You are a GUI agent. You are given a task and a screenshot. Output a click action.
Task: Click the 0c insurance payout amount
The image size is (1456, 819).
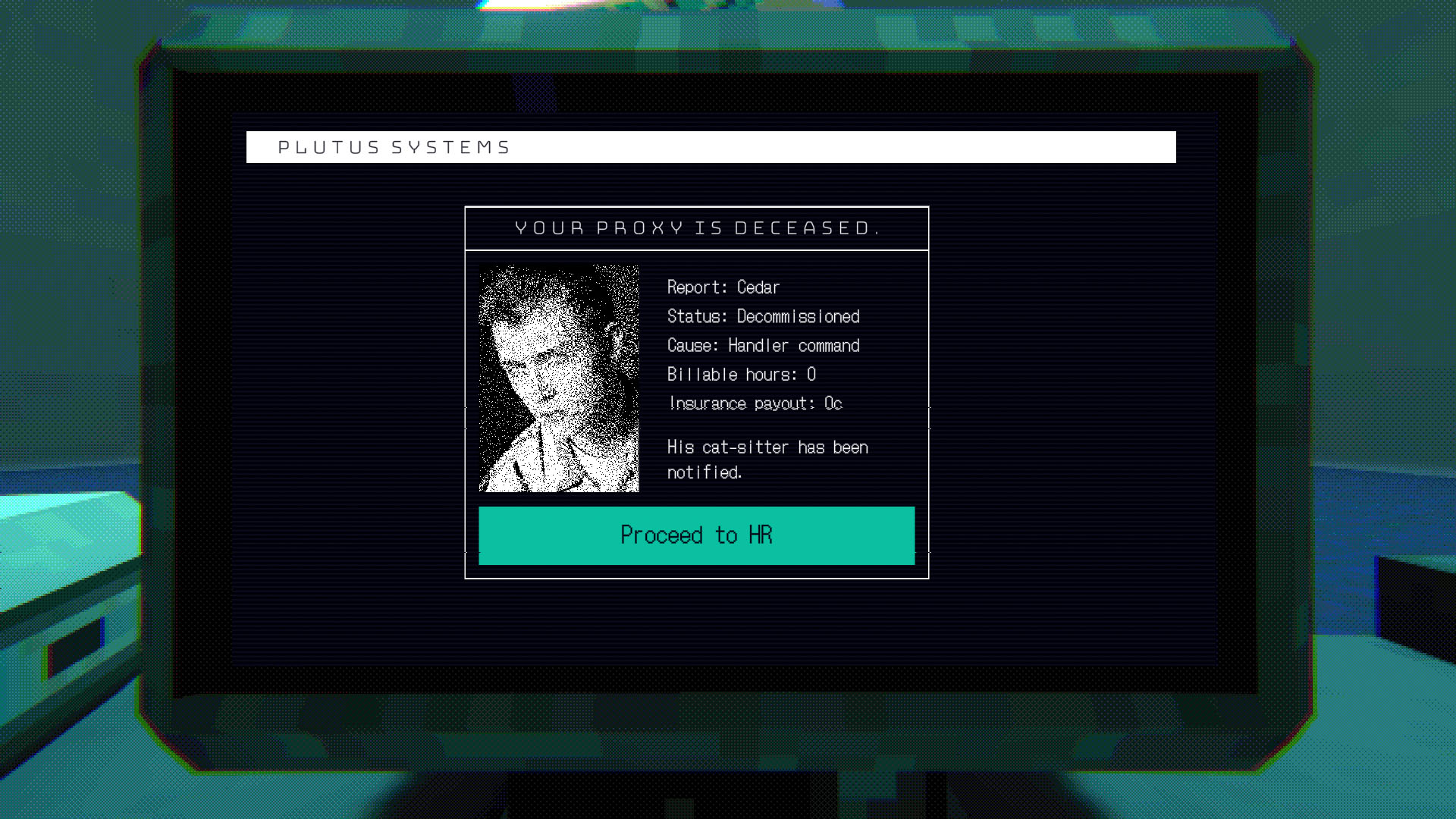[x=833, y=403]
